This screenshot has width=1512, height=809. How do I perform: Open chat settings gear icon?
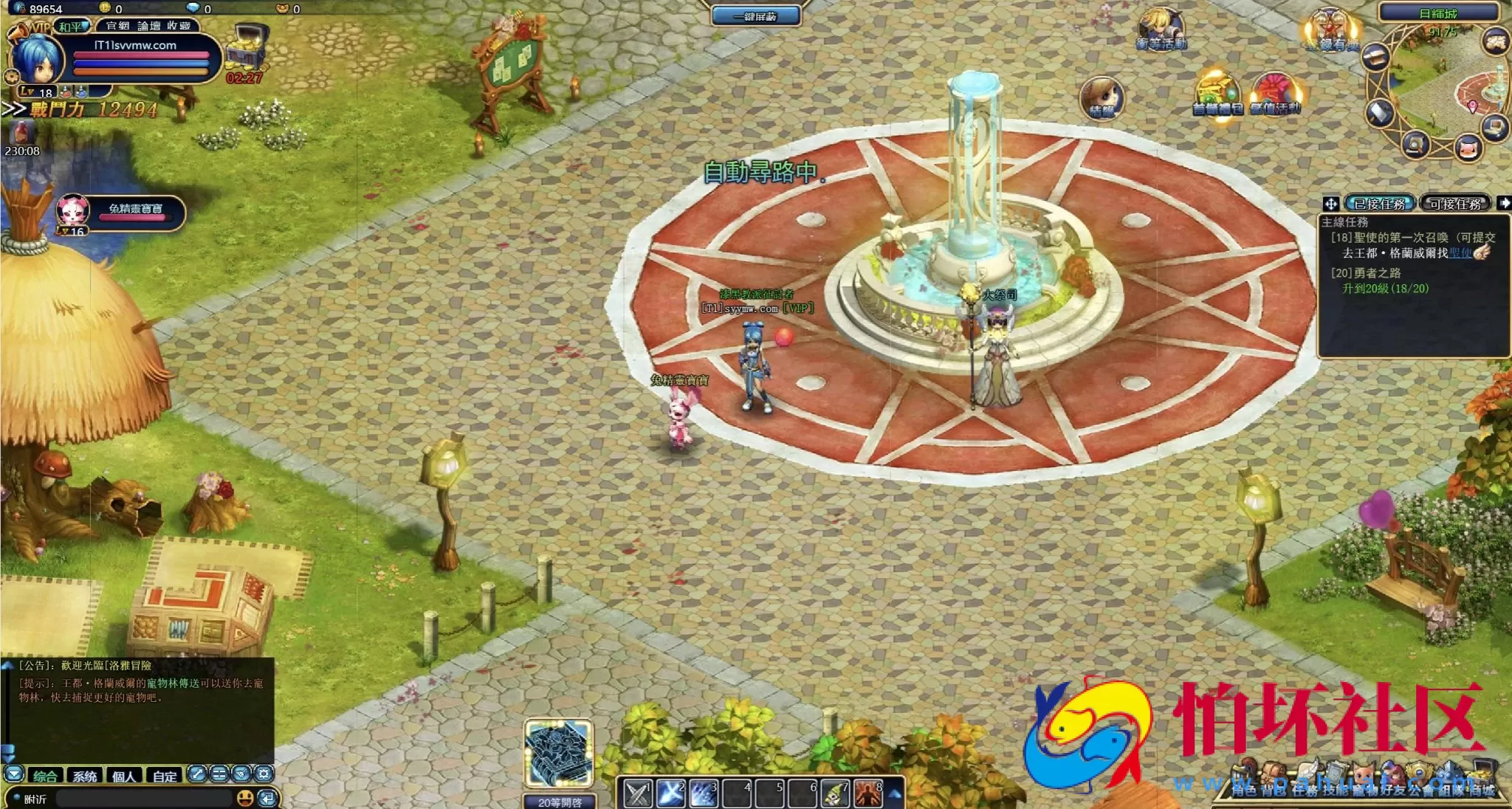pos(264,774)
